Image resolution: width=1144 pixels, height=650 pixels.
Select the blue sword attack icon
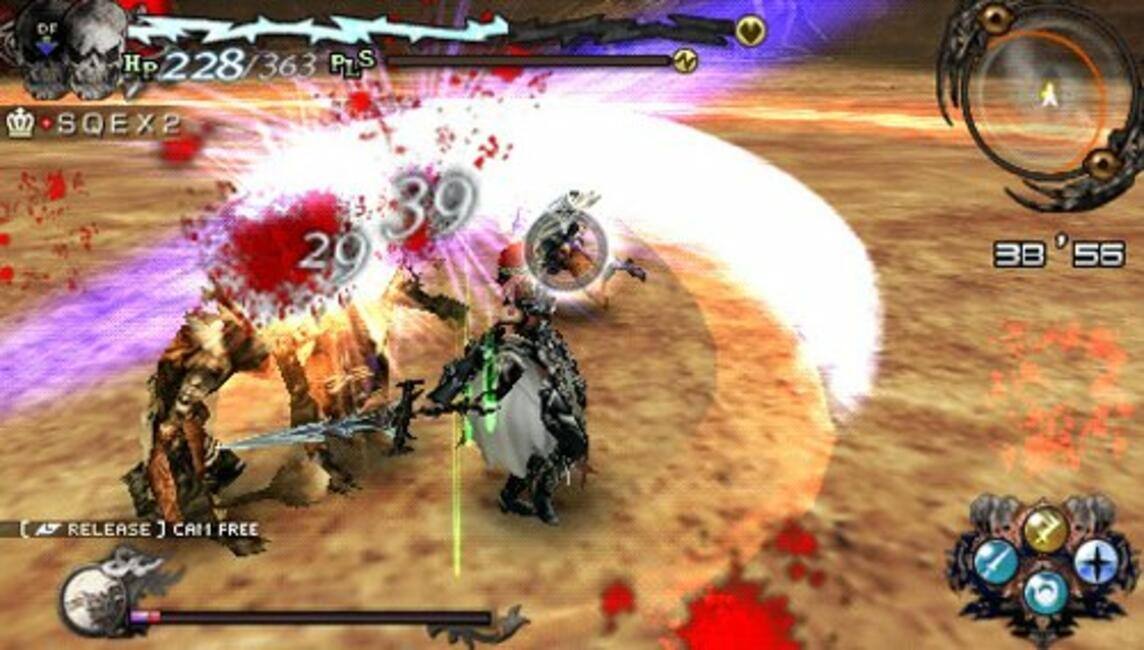[996, 561]
